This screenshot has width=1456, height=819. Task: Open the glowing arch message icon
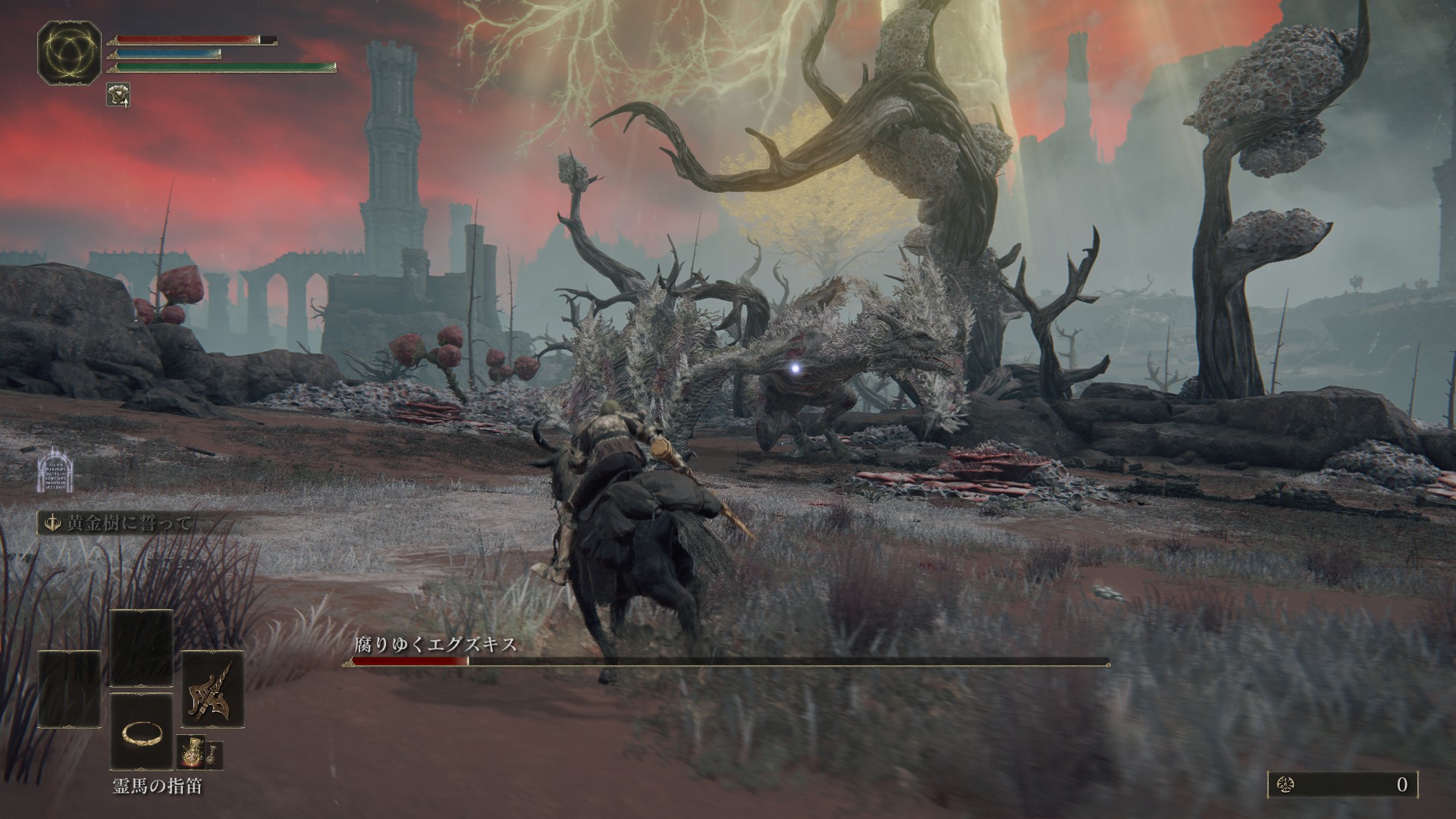(52, 470)
